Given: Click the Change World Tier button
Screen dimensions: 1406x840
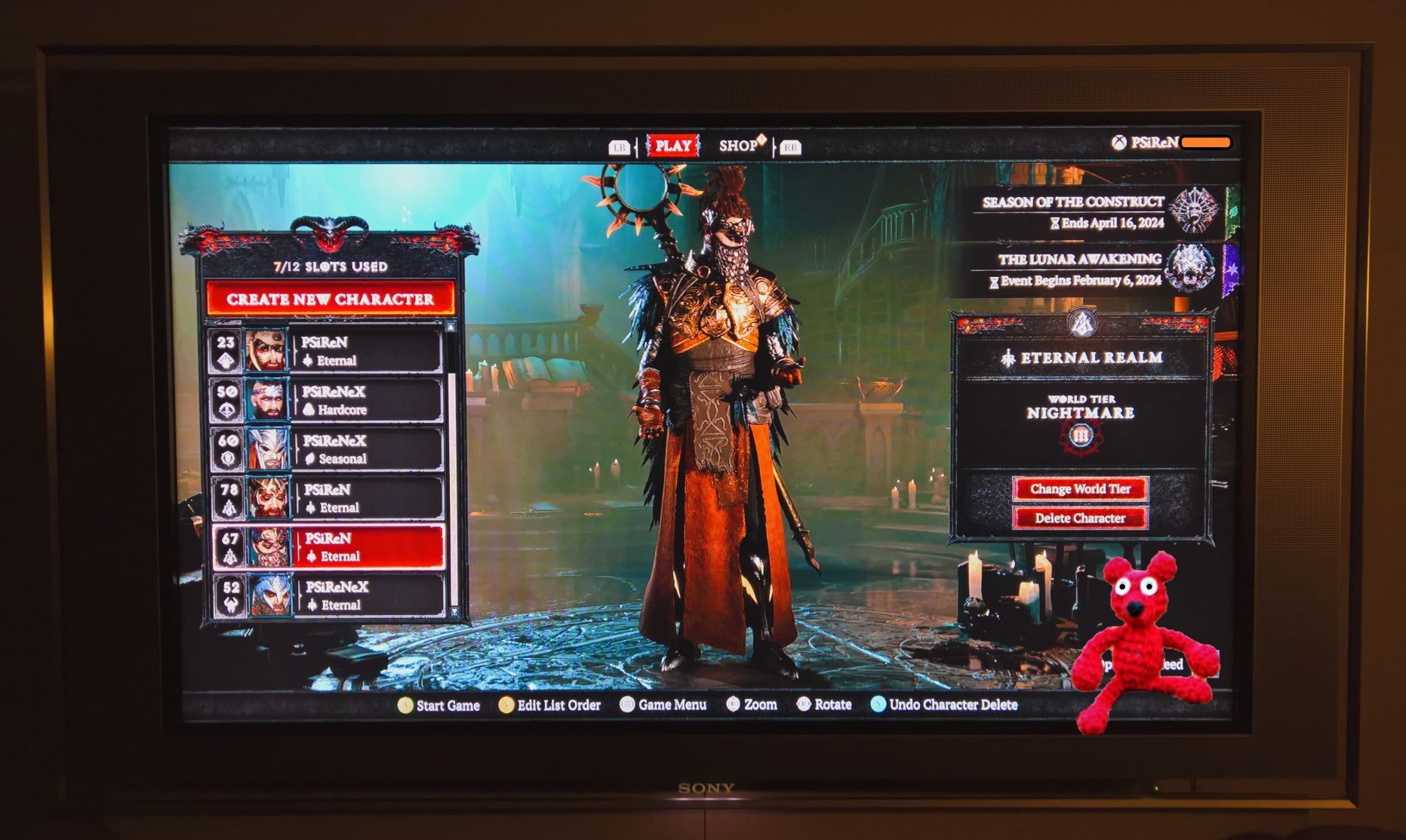Looking at the screenshot, I should pos(1080,489).
